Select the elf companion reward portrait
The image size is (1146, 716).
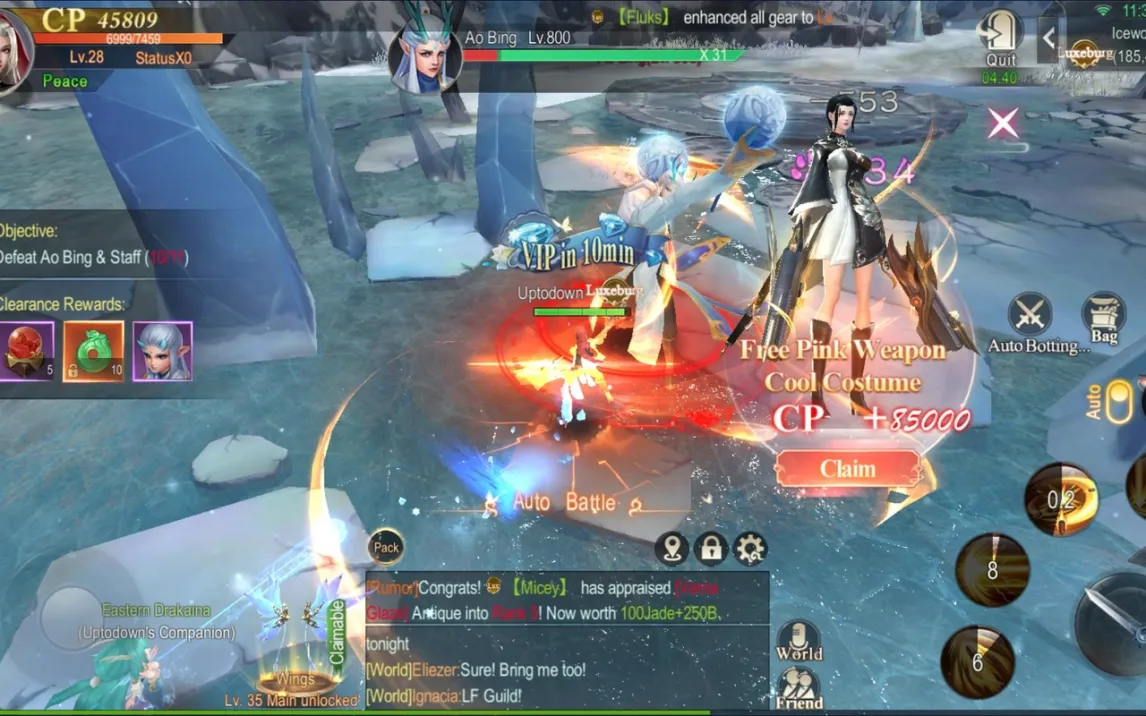162,351
